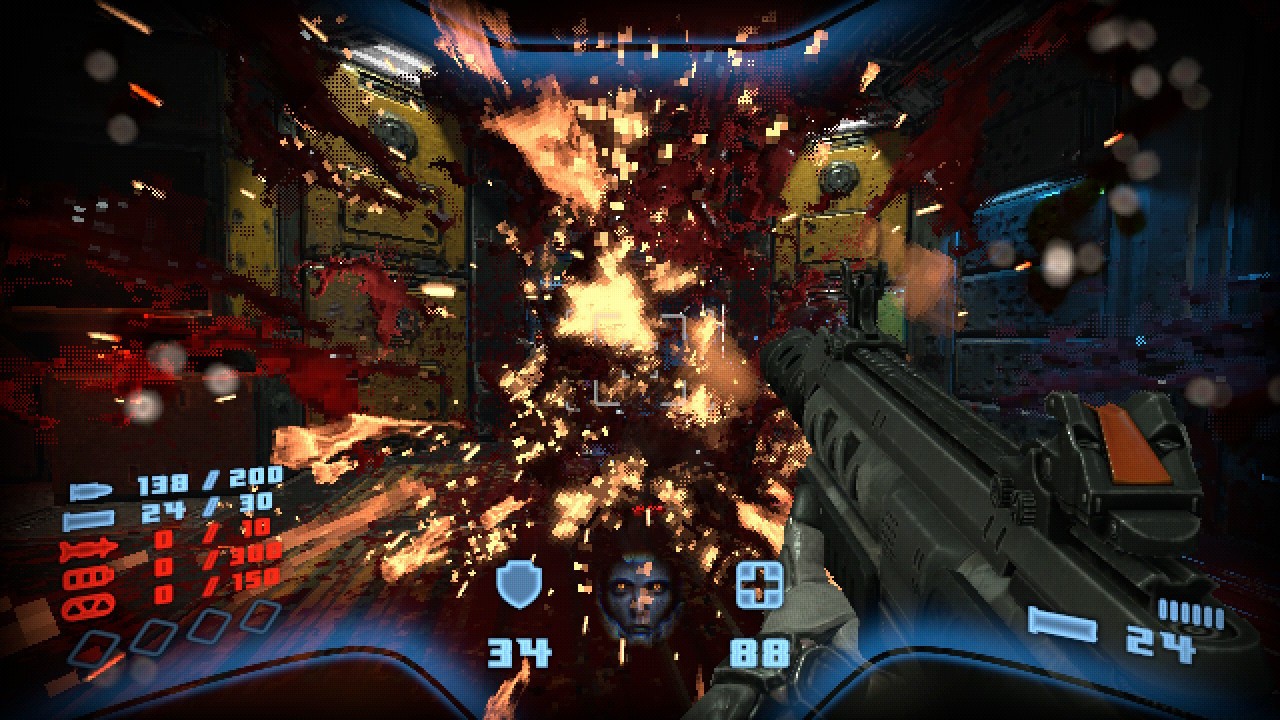The height and width of the screenshot is (720, 1280).
Task: Select the red three-square cell ammo icon
Action: [x=82, y=578]
